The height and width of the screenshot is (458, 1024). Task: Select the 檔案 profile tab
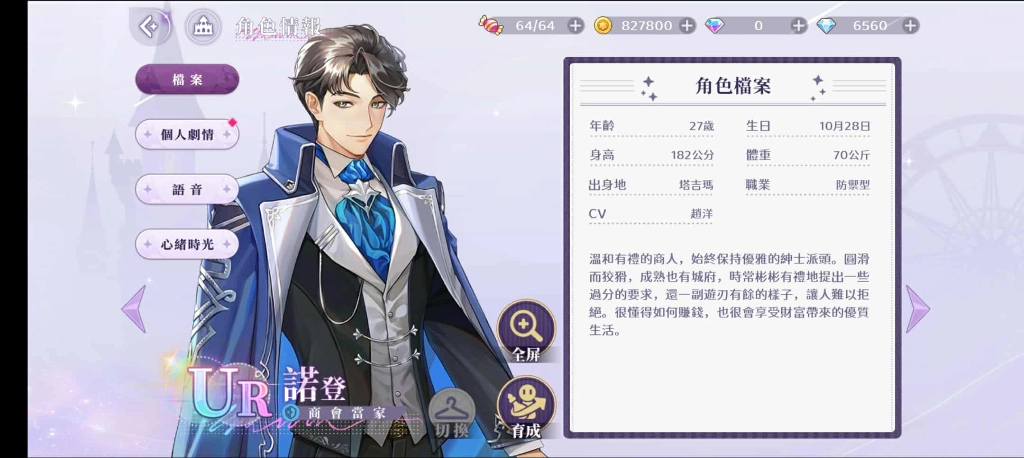coord(187,79)
